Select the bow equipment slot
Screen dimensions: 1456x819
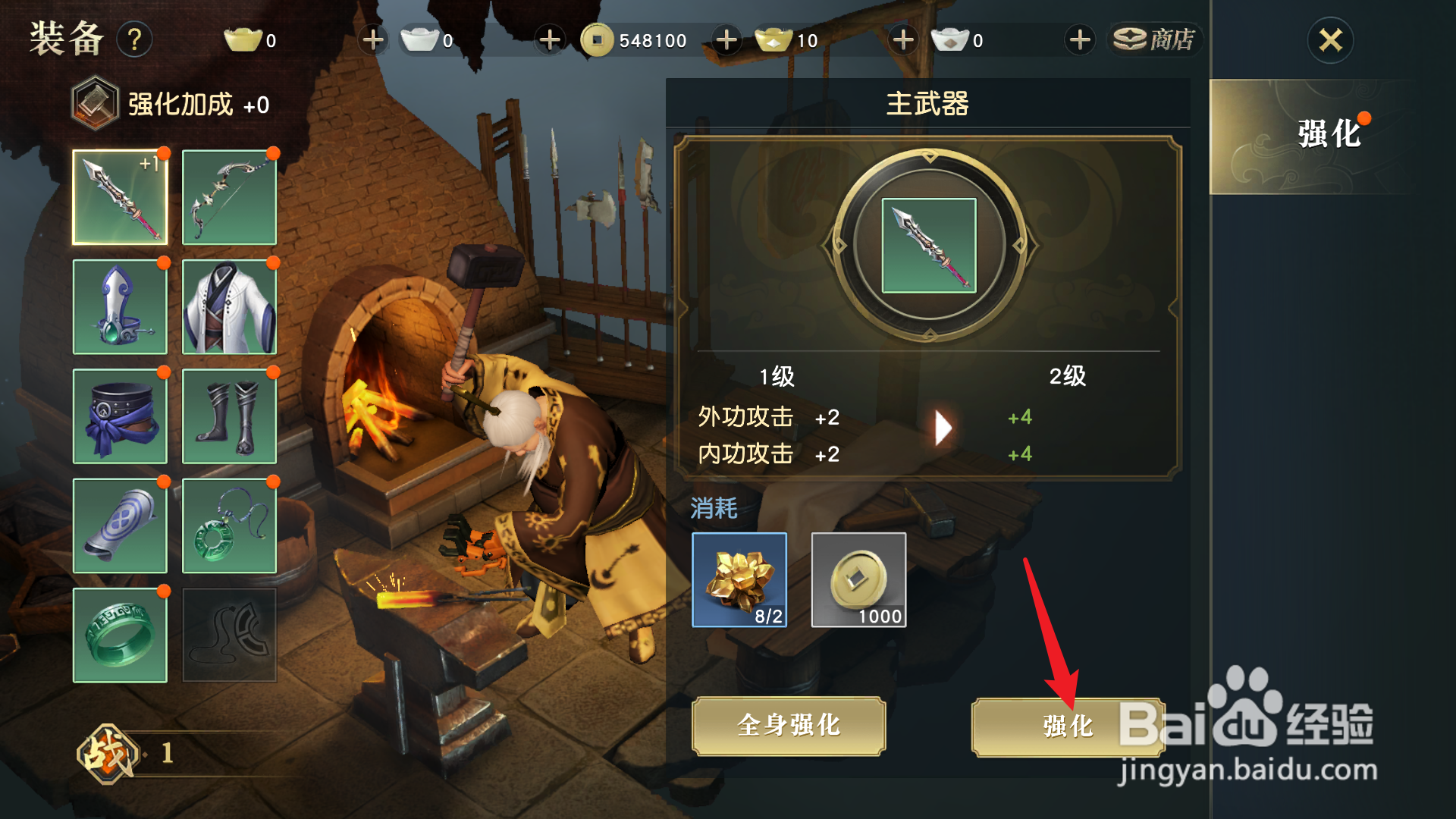click(x=229, y=196)
